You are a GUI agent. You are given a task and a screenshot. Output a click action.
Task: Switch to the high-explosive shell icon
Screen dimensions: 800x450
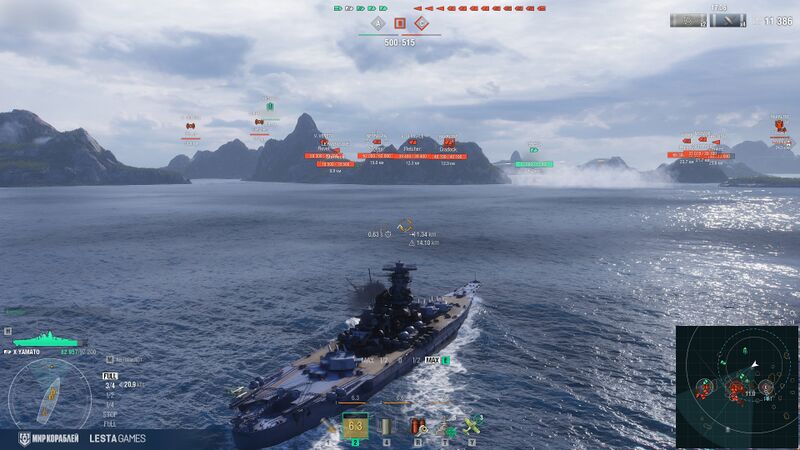329,427
